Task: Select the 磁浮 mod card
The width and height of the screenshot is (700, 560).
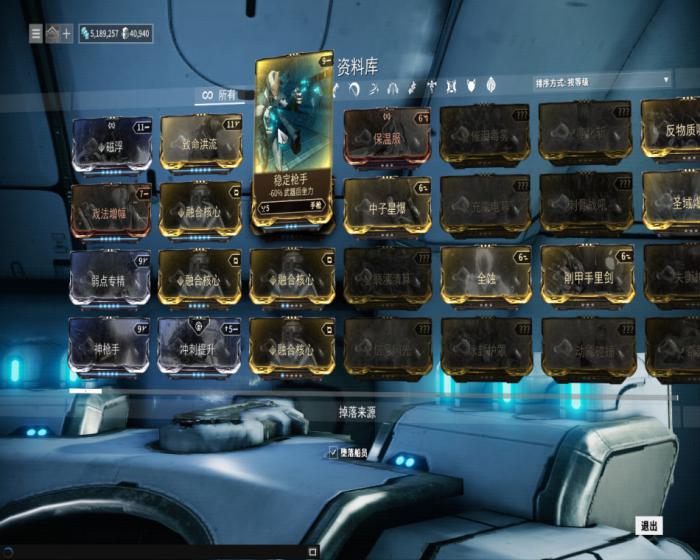Action: click(111, 144)
